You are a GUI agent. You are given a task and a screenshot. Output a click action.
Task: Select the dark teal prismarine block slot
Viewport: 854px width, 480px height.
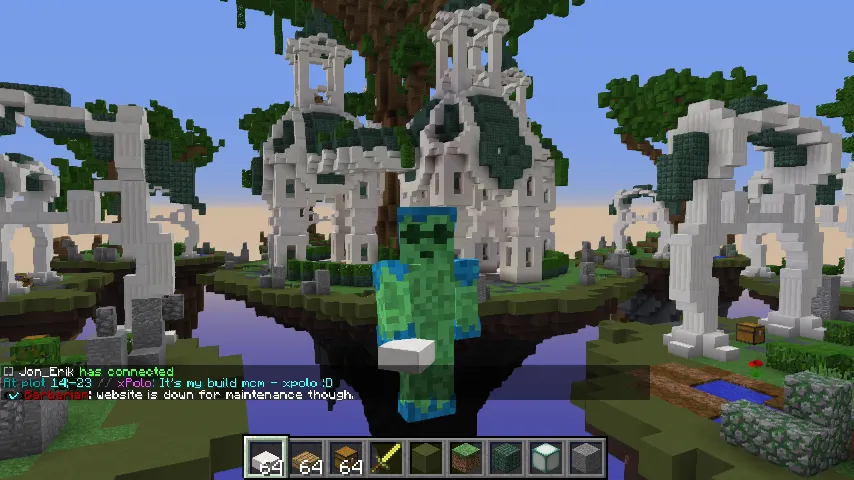[507, 458]
